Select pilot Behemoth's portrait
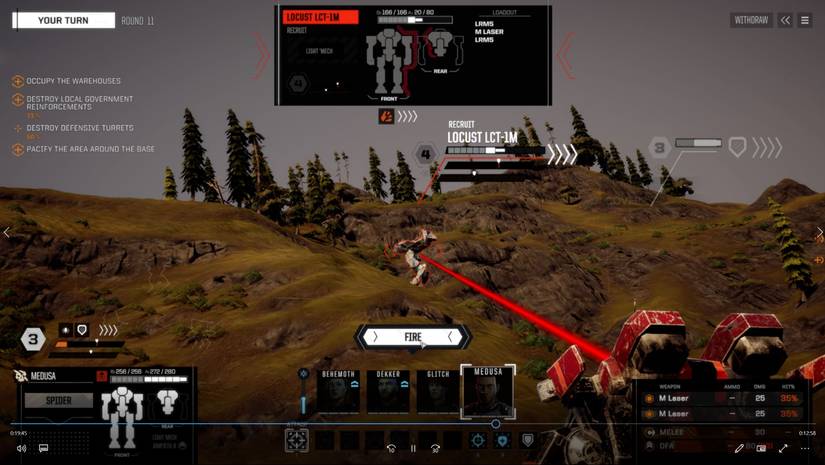This screenshot has height=465, width=825. coord(338,392)
